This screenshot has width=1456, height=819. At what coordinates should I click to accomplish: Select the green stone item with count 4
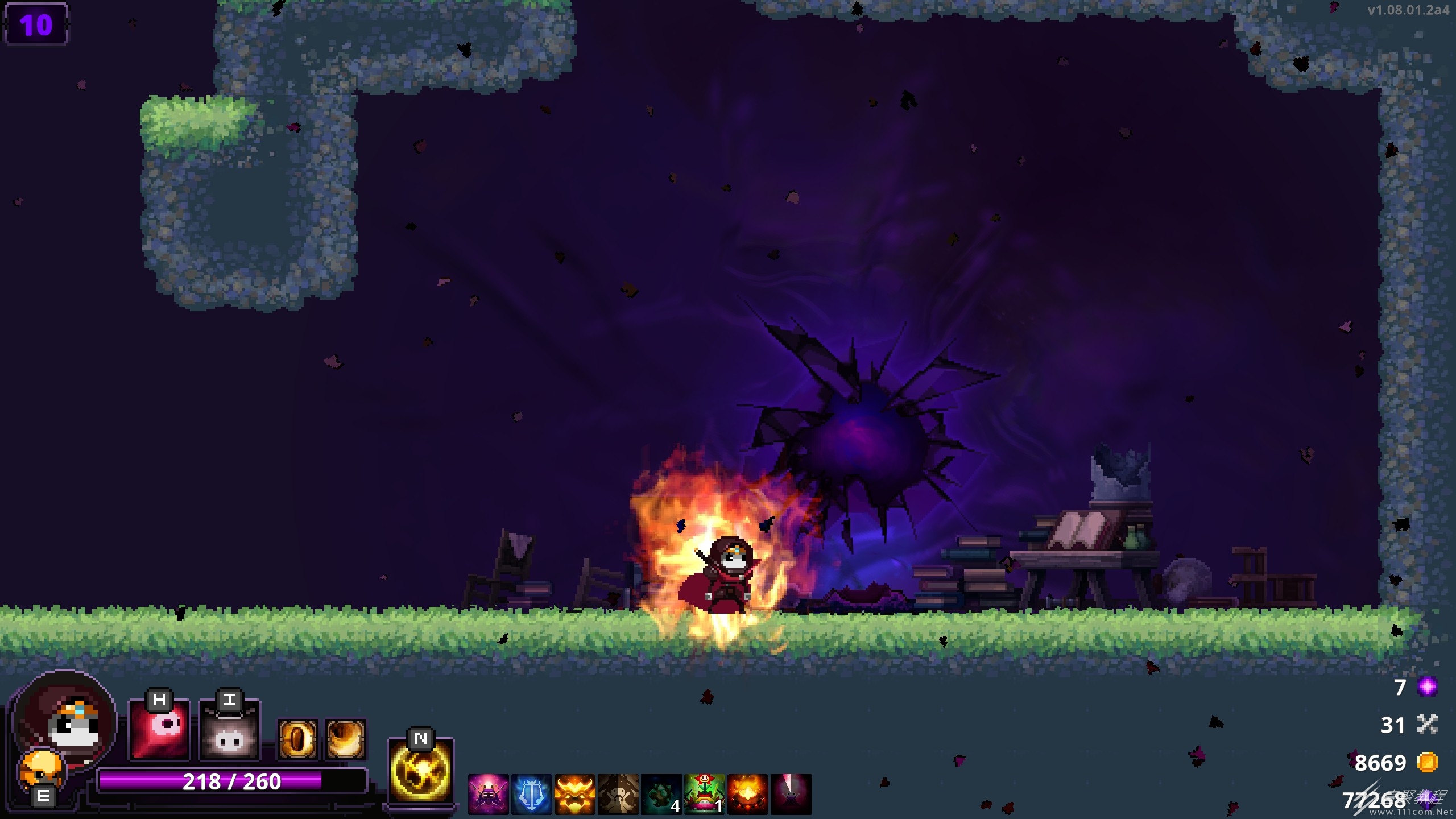(661, 794)
